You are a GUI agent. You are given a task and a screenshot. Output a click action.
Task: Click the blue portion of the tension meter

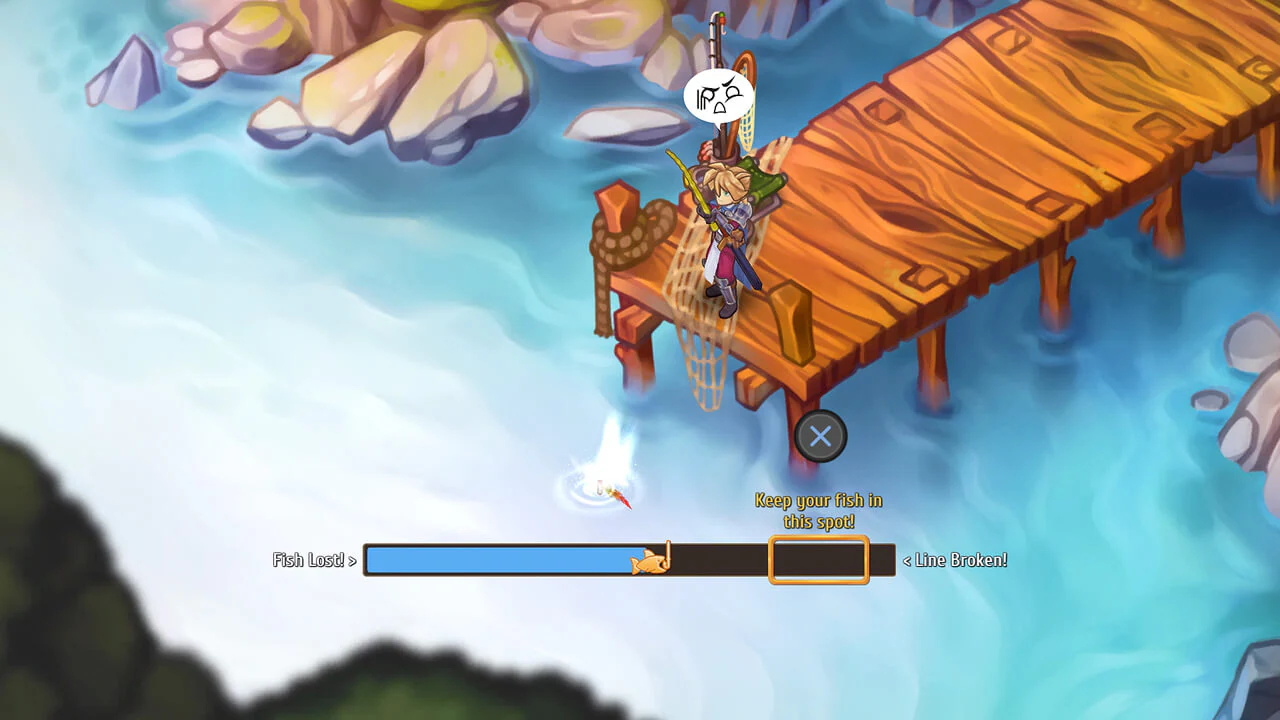click(x=500, y=560)
